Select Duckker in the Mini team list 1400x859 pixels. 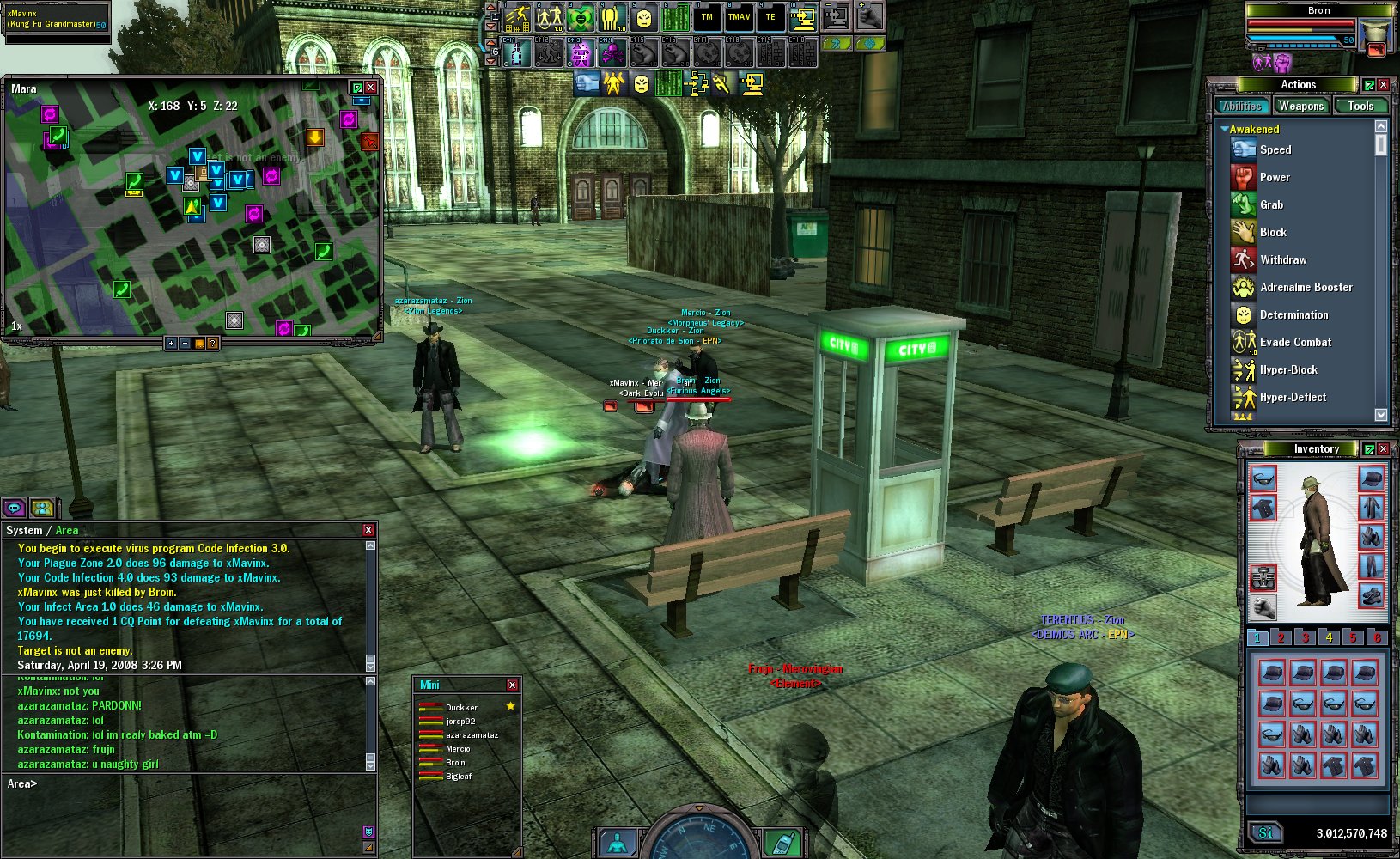461,708
